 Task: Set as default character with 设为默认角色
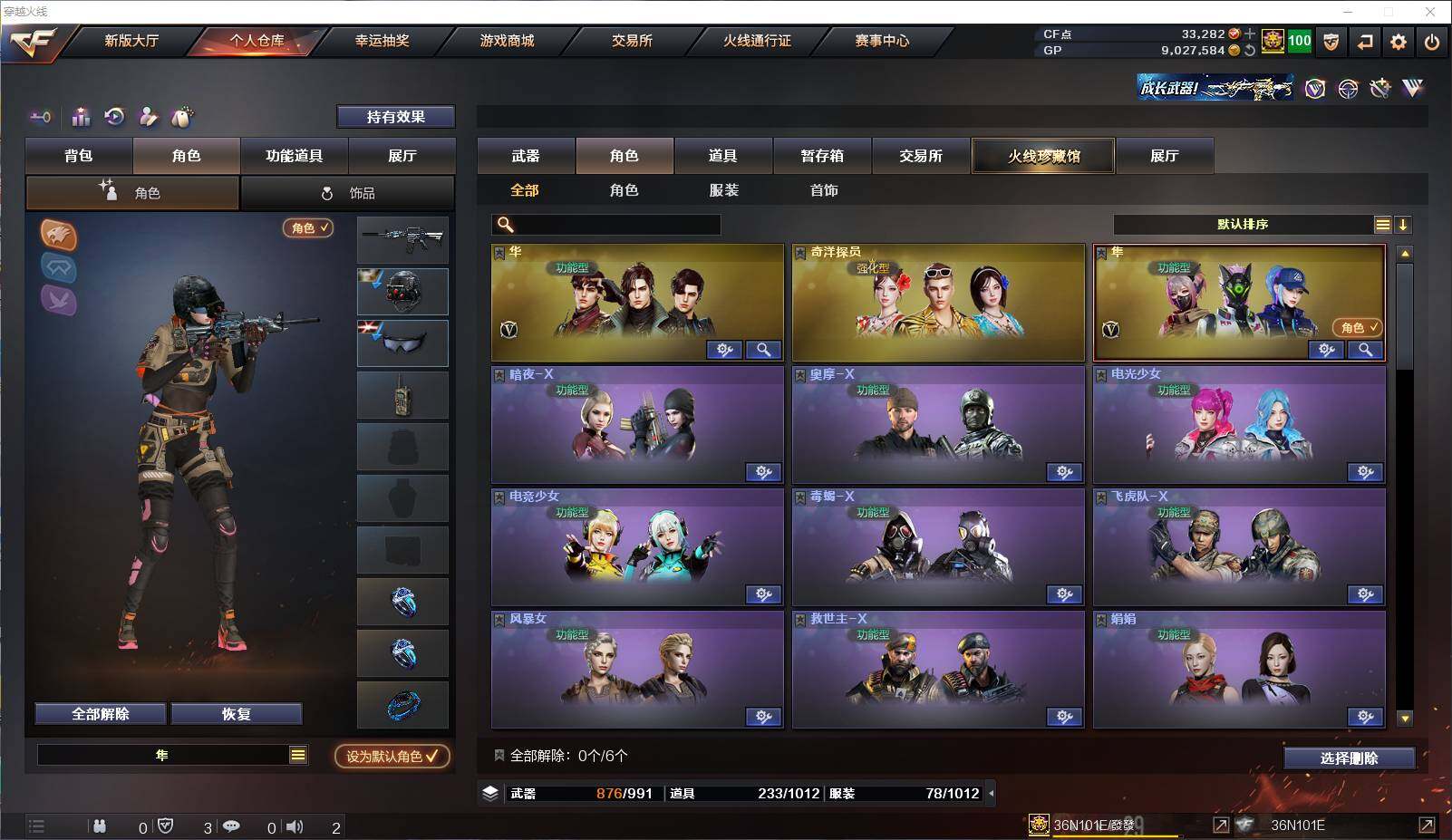392,756
